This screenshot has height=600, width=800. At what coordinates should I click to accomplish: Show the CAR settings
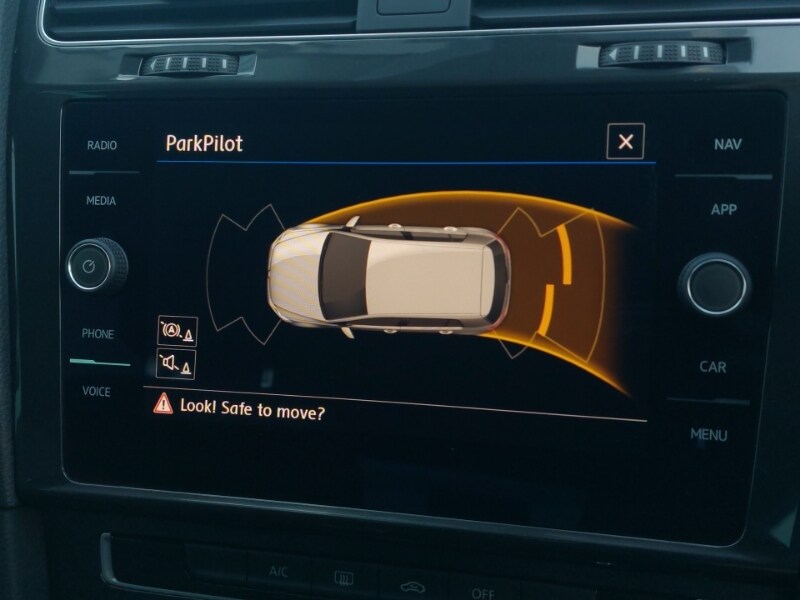click(713, 367)
